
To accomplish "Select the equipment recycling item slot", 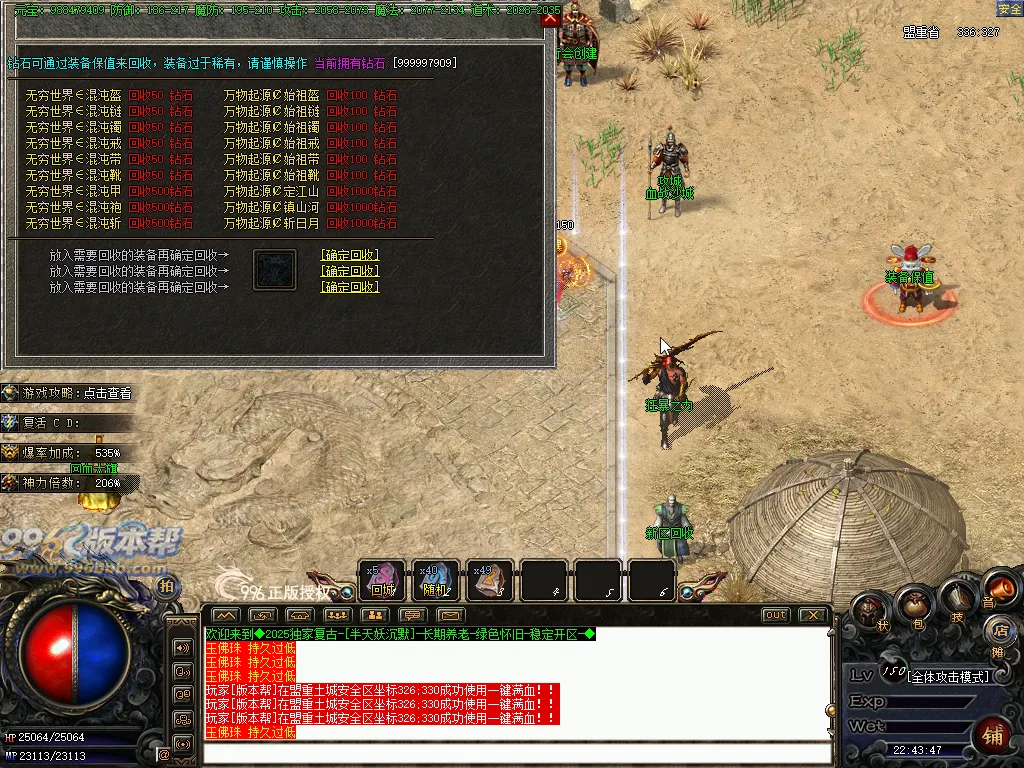I will pyautogui.click(x=274, y=270).
